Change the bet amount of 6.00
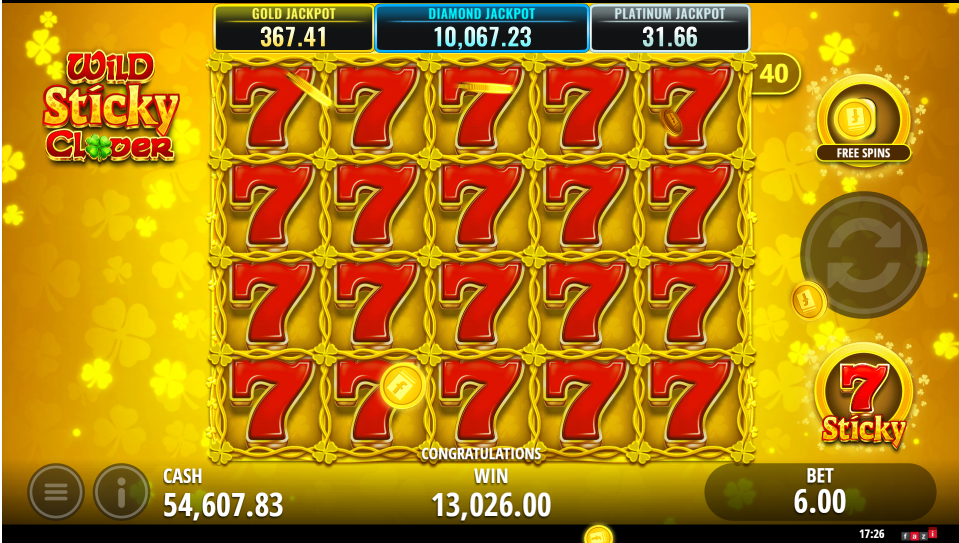The image size is (959, 543). click(820, 492)
